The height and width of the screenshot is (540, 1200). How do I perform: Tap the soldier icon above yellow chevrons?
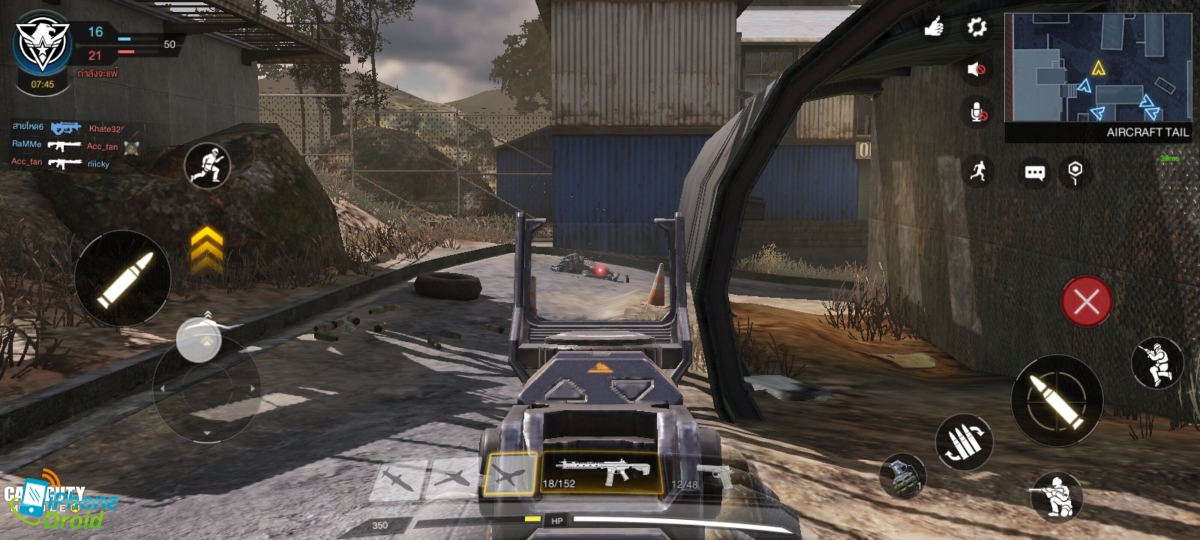(x=207, y=165)
